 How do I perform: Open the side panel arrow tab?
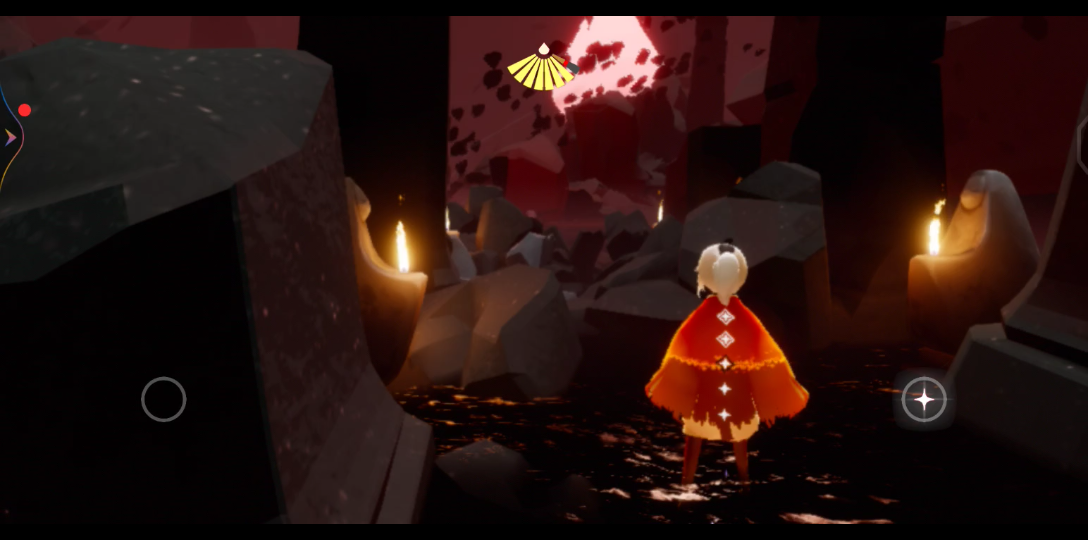(10, 137)
